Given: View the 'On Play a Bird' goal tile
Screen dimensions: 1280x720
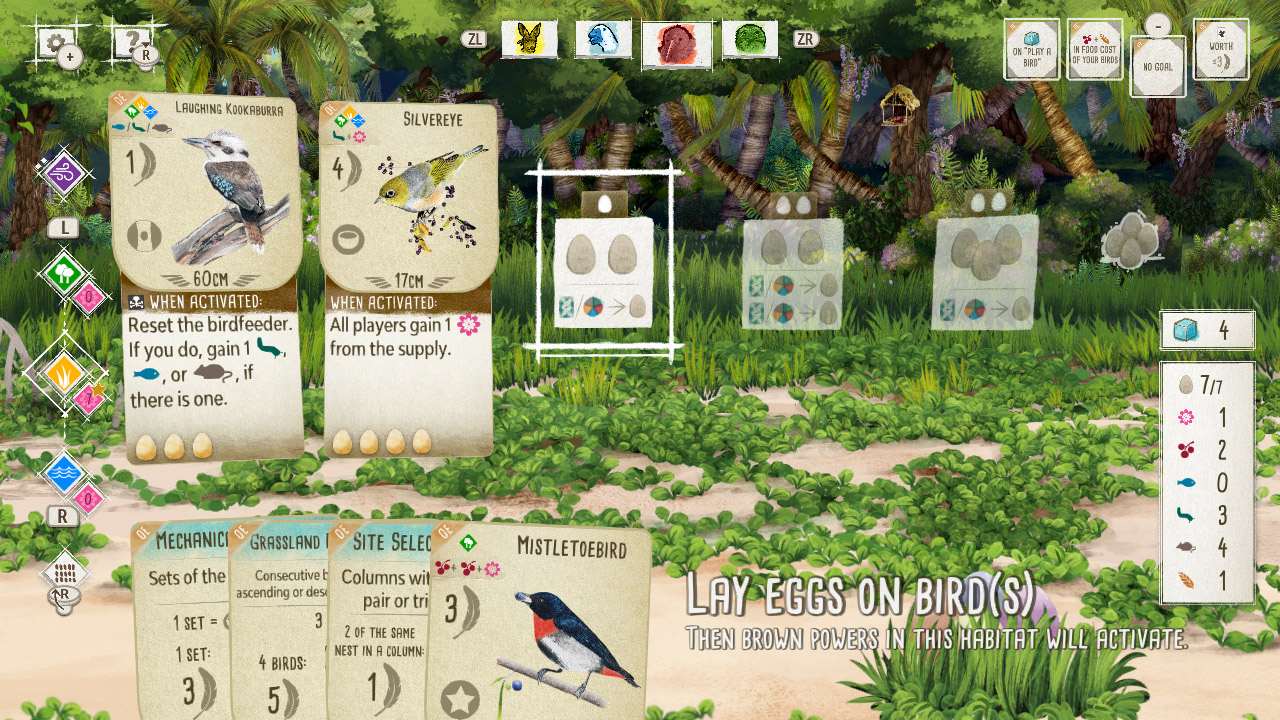Looking at the screenshot, I should click(1030, 48).
